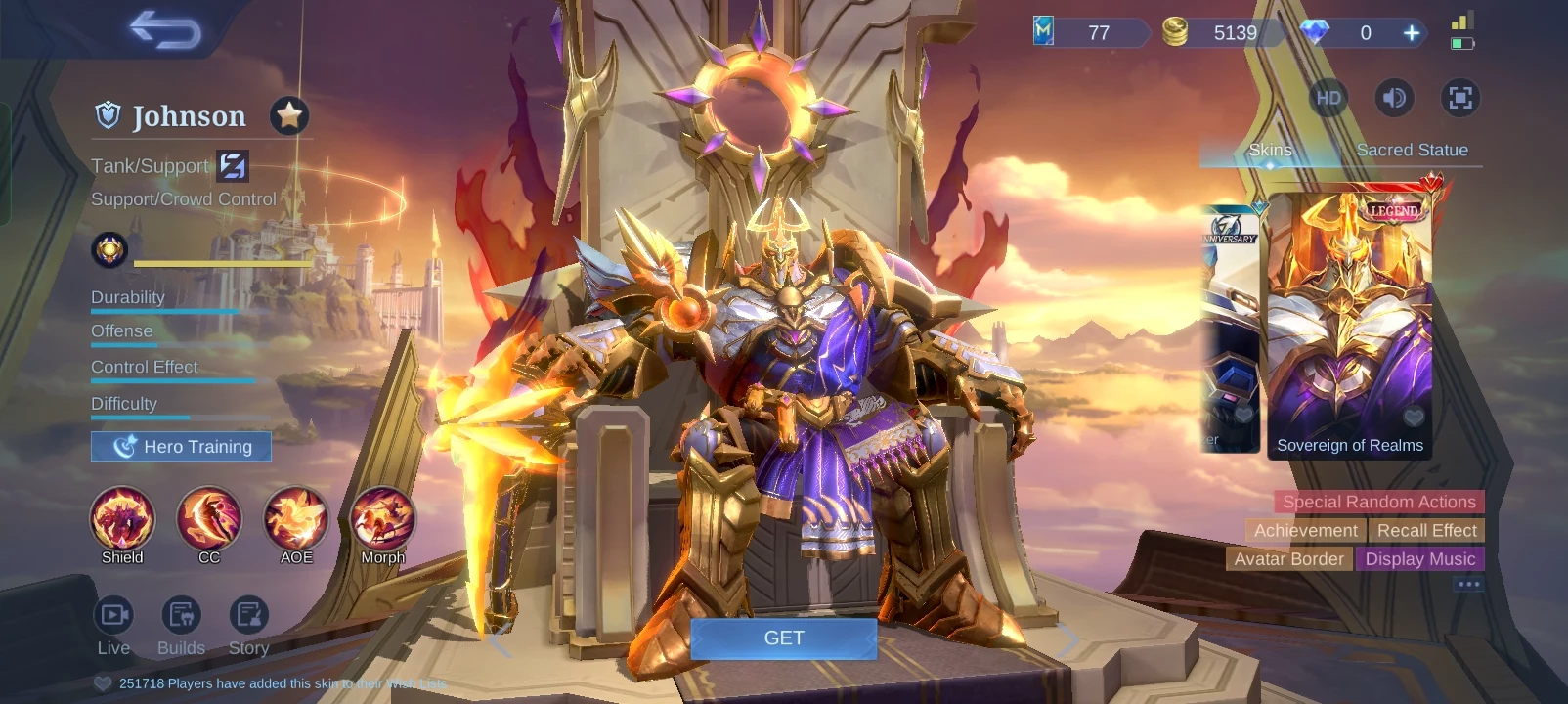
Task: Tap the Morph skill icon
Action: pyautogui.click(x=382, y=519)
